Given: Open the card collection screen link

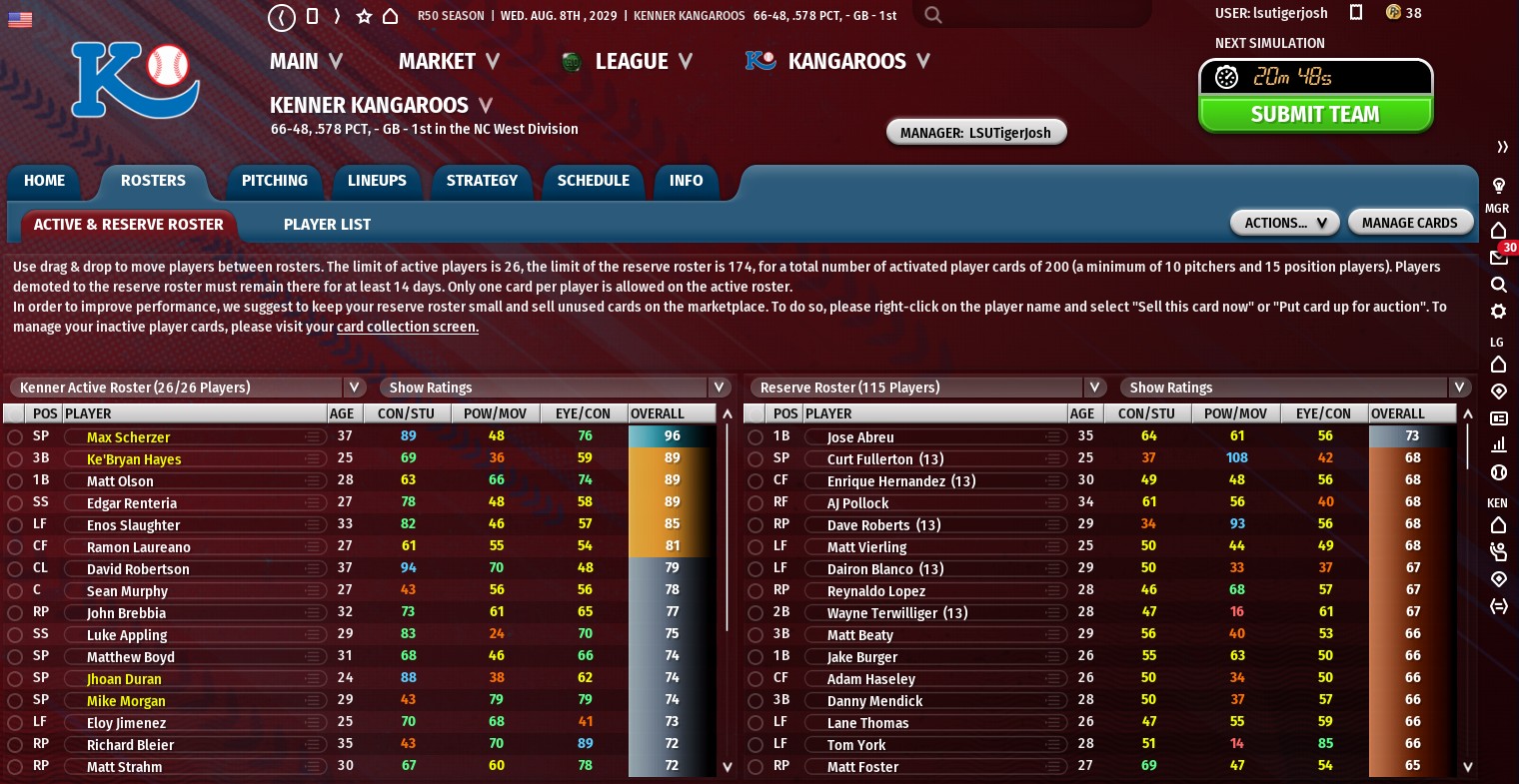Looking at the screenshot, I should 408,327.
